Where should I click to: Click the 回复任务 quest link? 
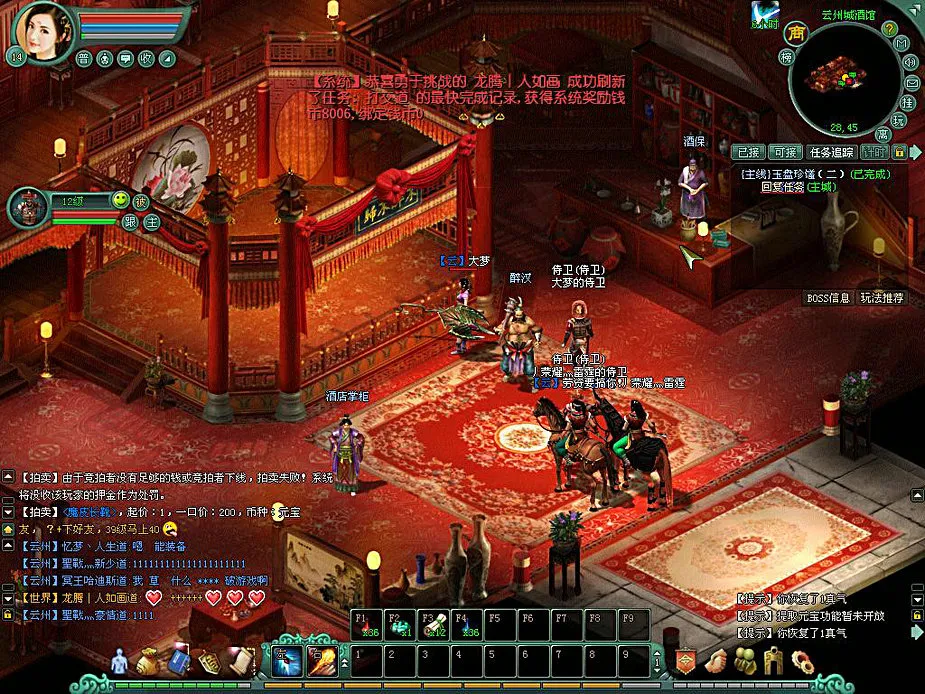782,187
